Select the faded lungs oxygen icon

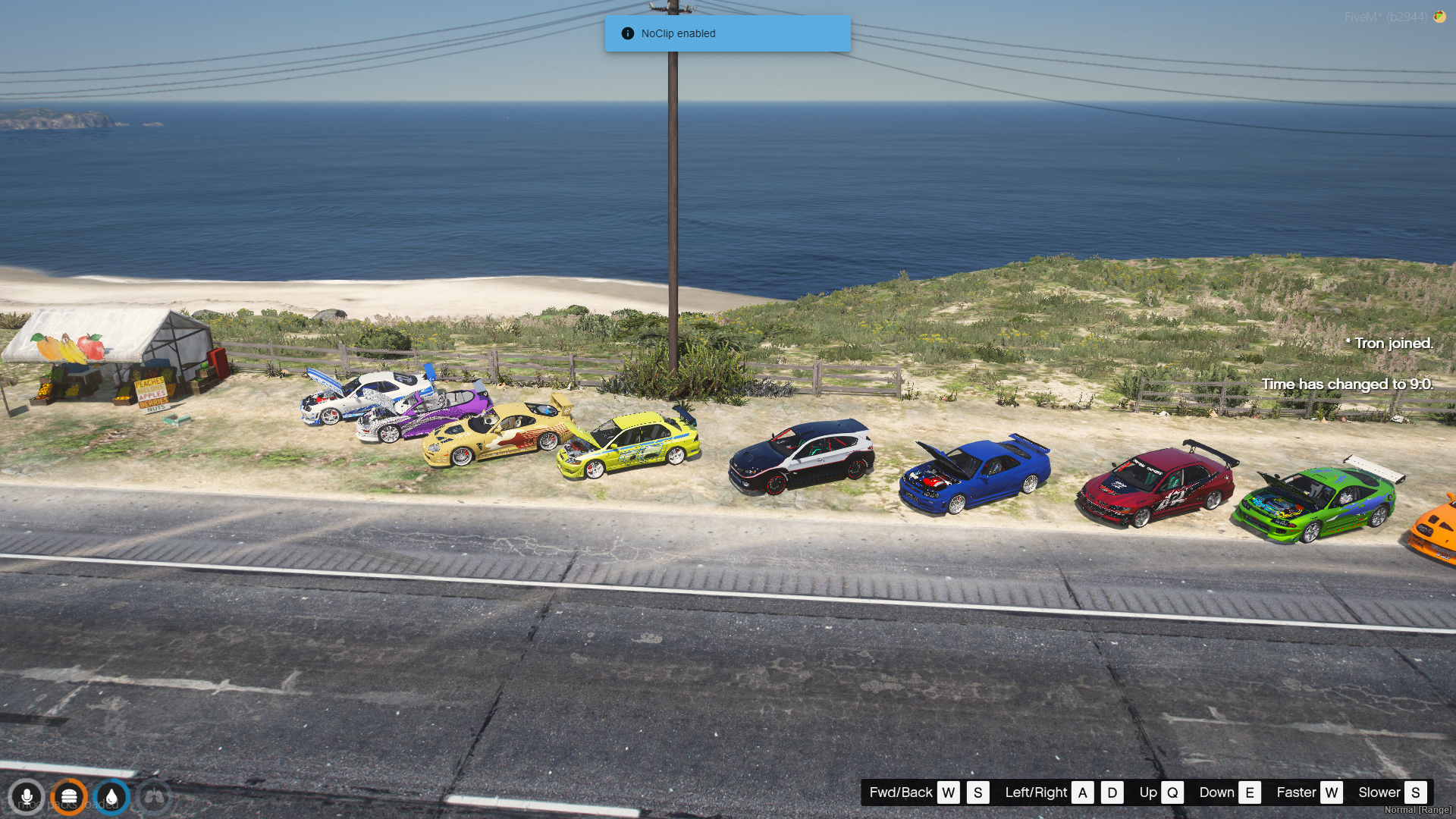(x=155, y=797)
